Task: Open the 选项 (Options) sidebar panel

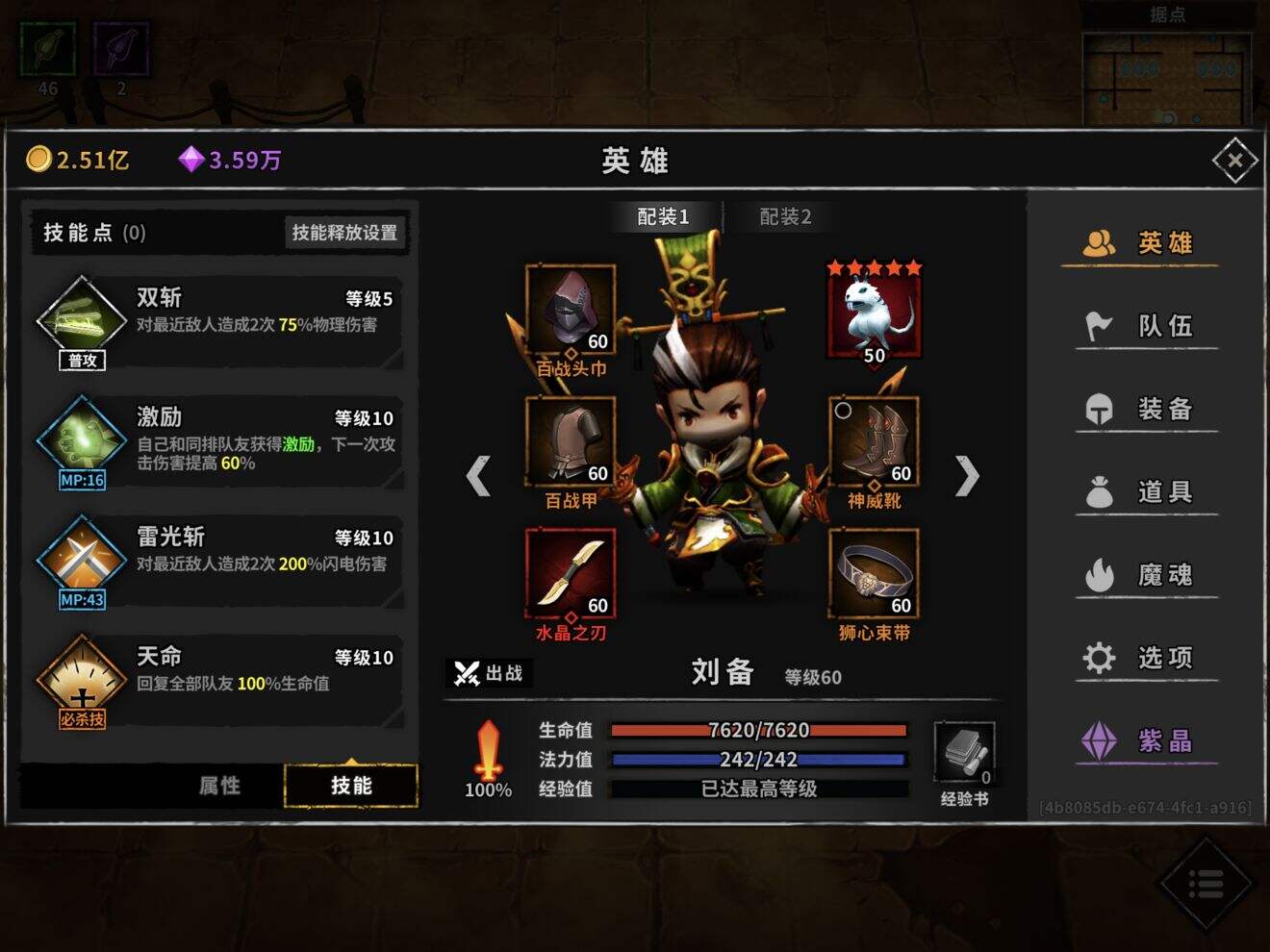Action: point(1145,657)
